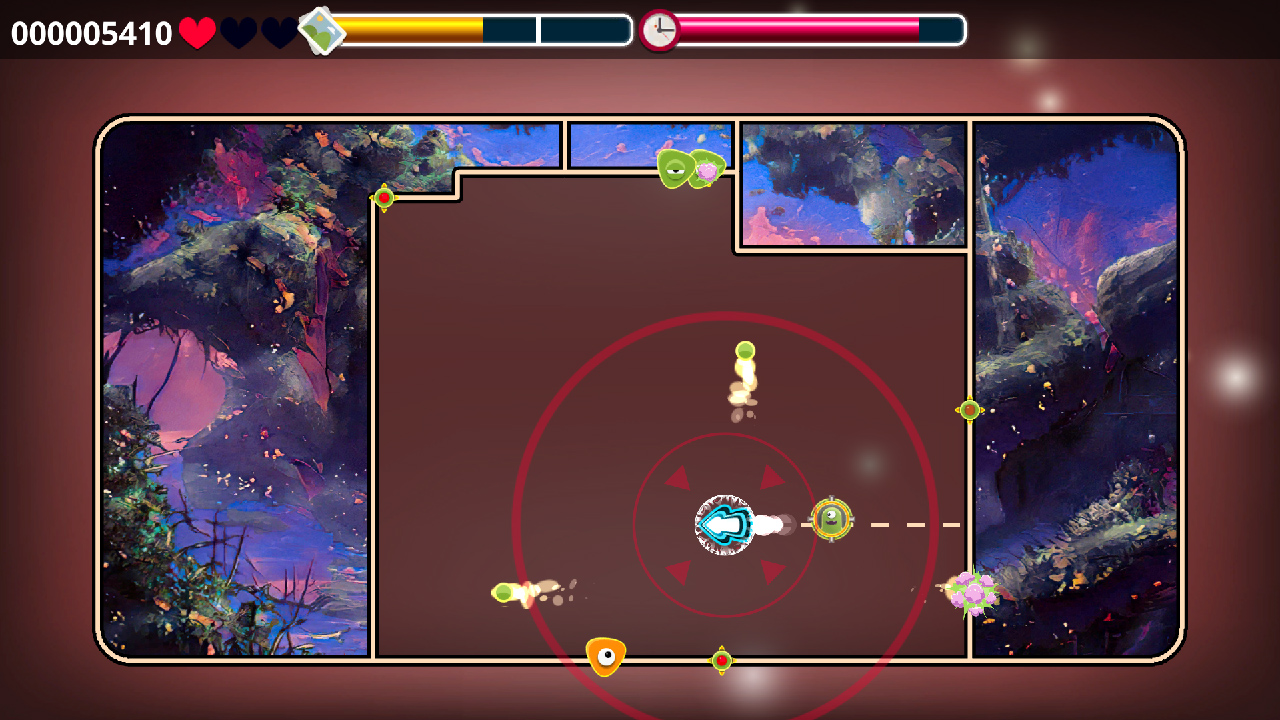Click the full red heart icon

[x=196, y=31]
